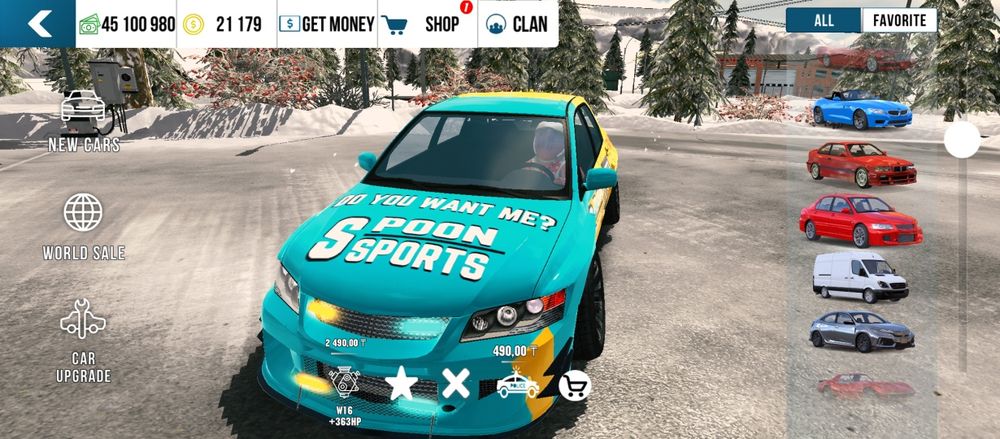Image resolution: width=1000 pixels, height=439 pixels.
Task: Click the car list scroll handle
Action: (x=962, y=140)
